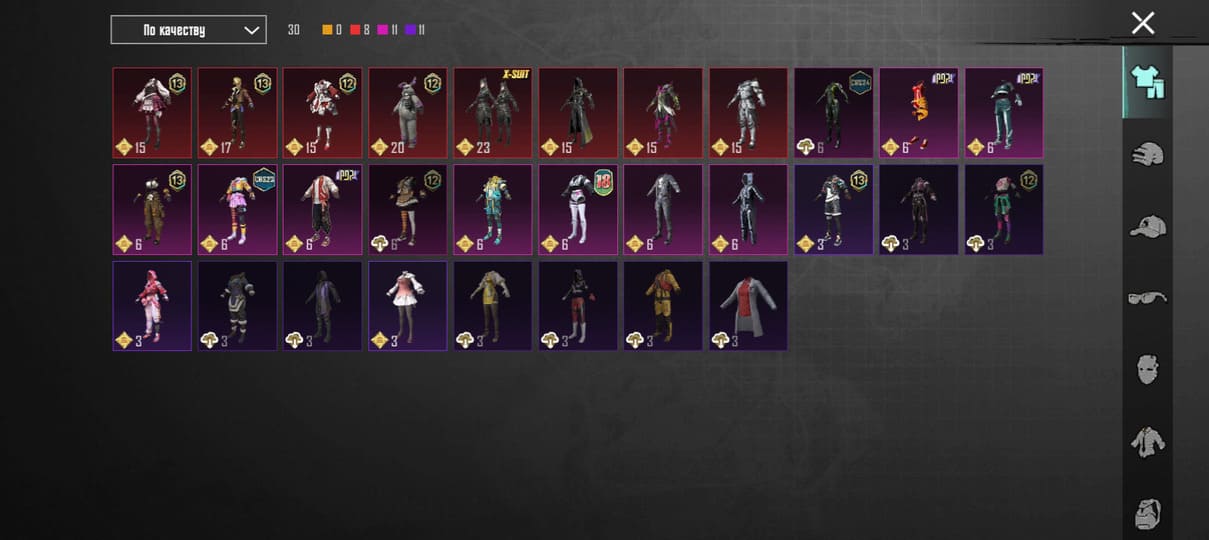Switch to the helmets category tab
The height and width of the screenshot is (540, 1209).
[x=1146, y=155]
